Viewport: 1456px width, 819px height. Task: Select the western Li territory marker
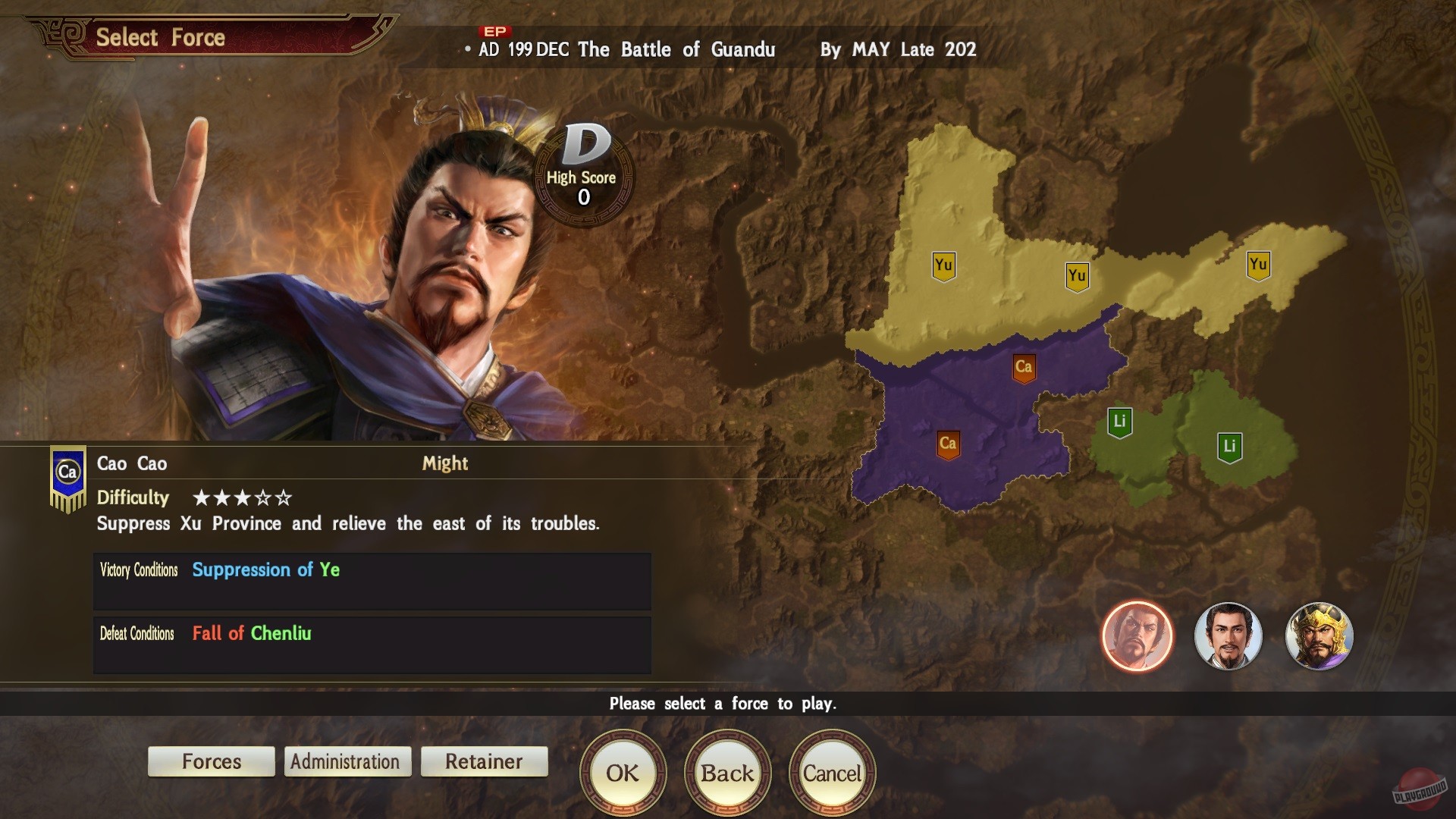click(x=1120, y=419)
